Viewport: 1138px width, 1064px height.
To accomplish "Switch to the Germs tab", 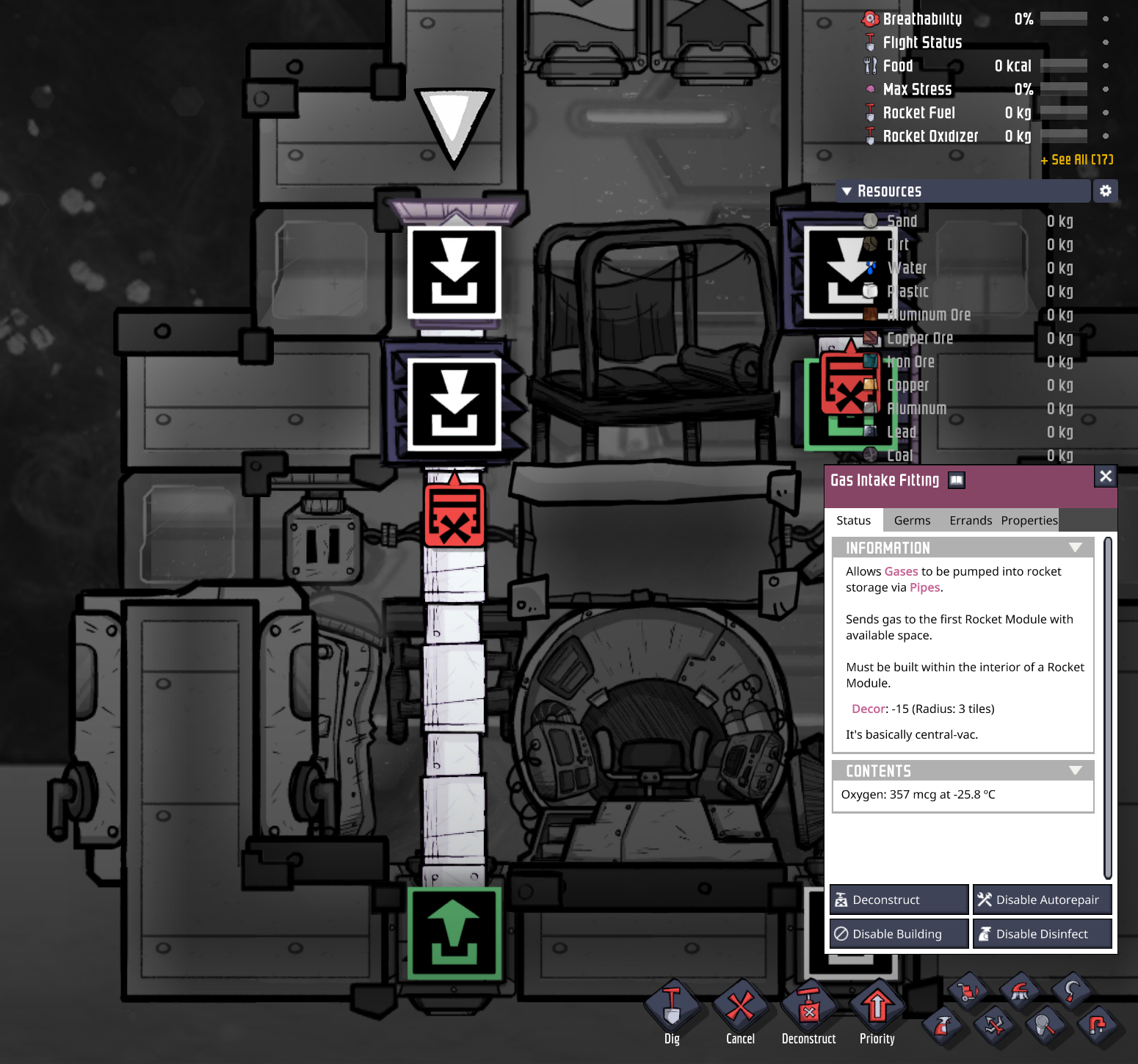I will [912, 520].
